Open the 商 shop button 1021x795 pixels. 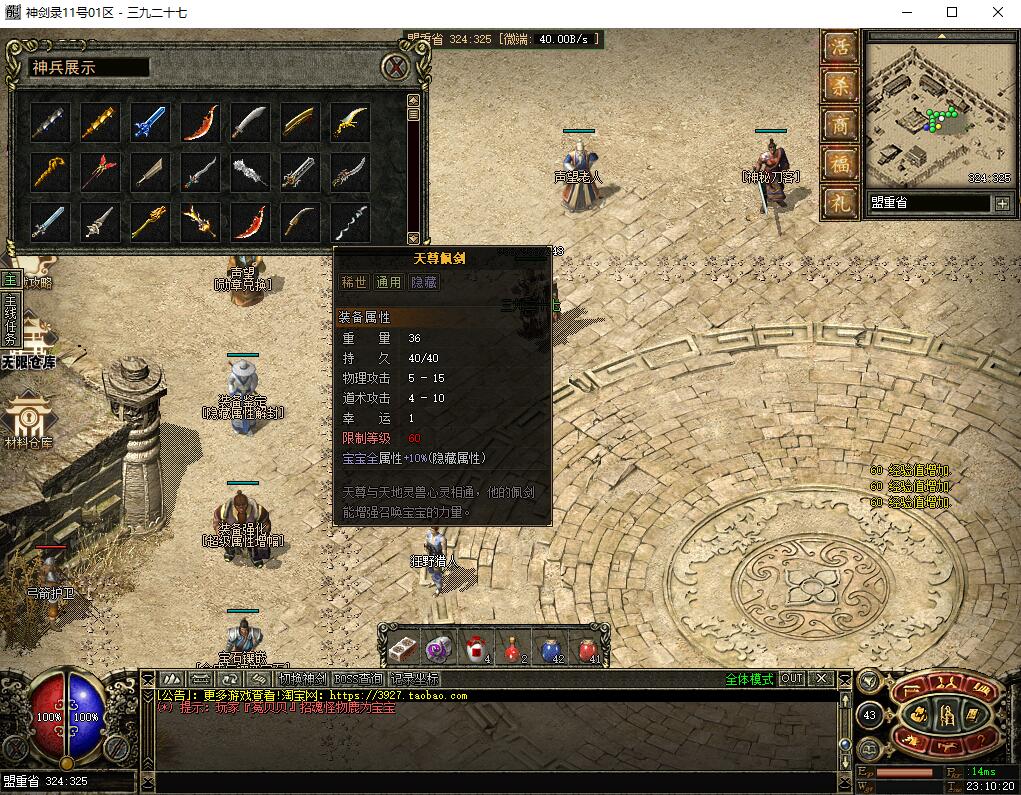pyautogui.click(x=841, y=125)
